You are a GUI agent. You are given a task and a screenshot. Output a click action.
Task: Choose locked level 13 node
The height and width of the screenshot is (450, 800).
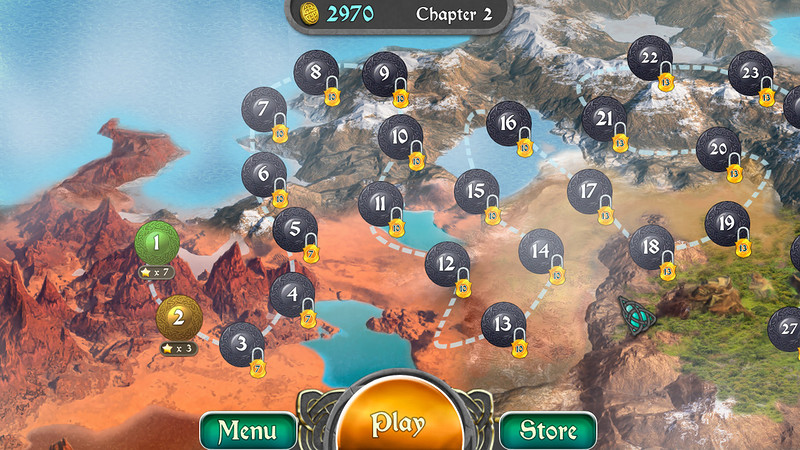[503, 323]
